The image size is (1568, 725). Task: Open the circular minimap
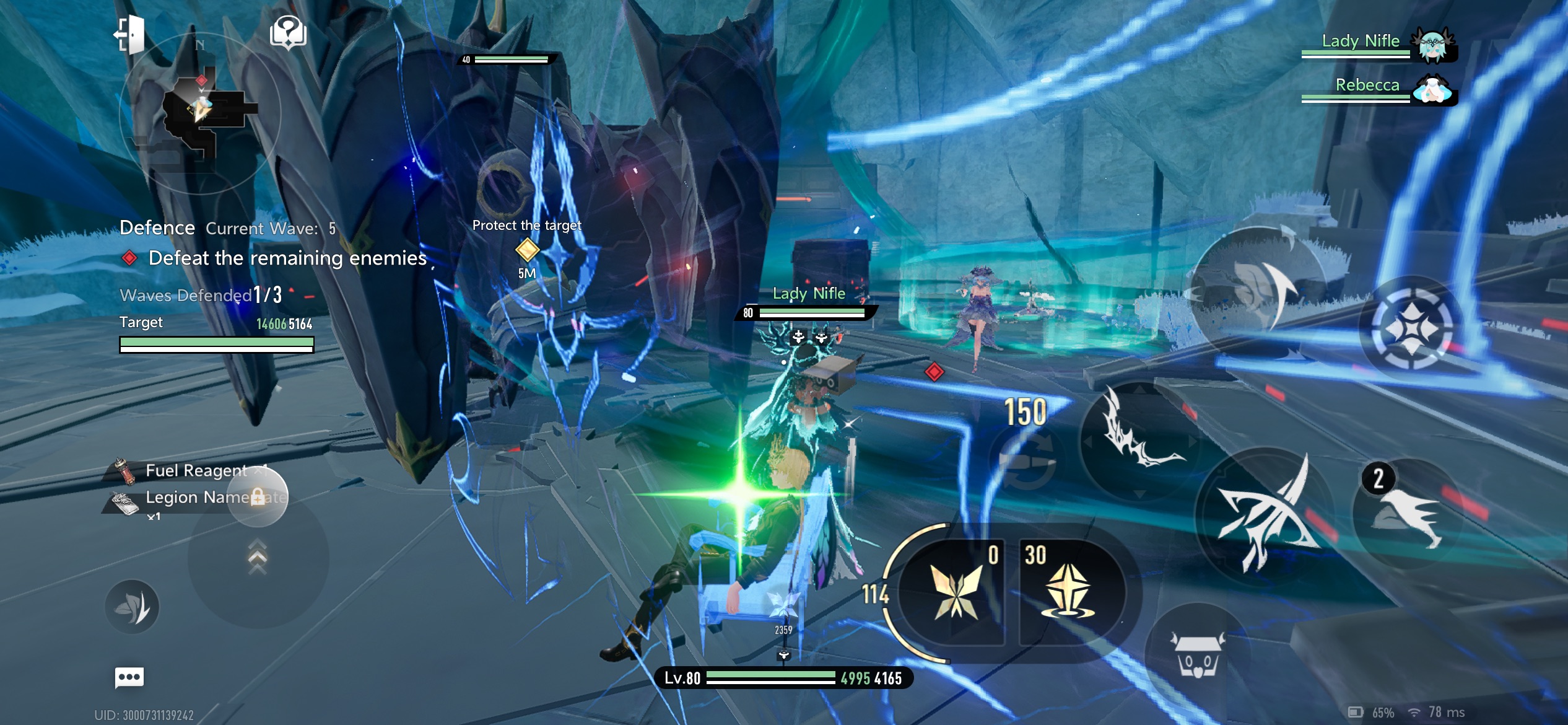[199, 113]
